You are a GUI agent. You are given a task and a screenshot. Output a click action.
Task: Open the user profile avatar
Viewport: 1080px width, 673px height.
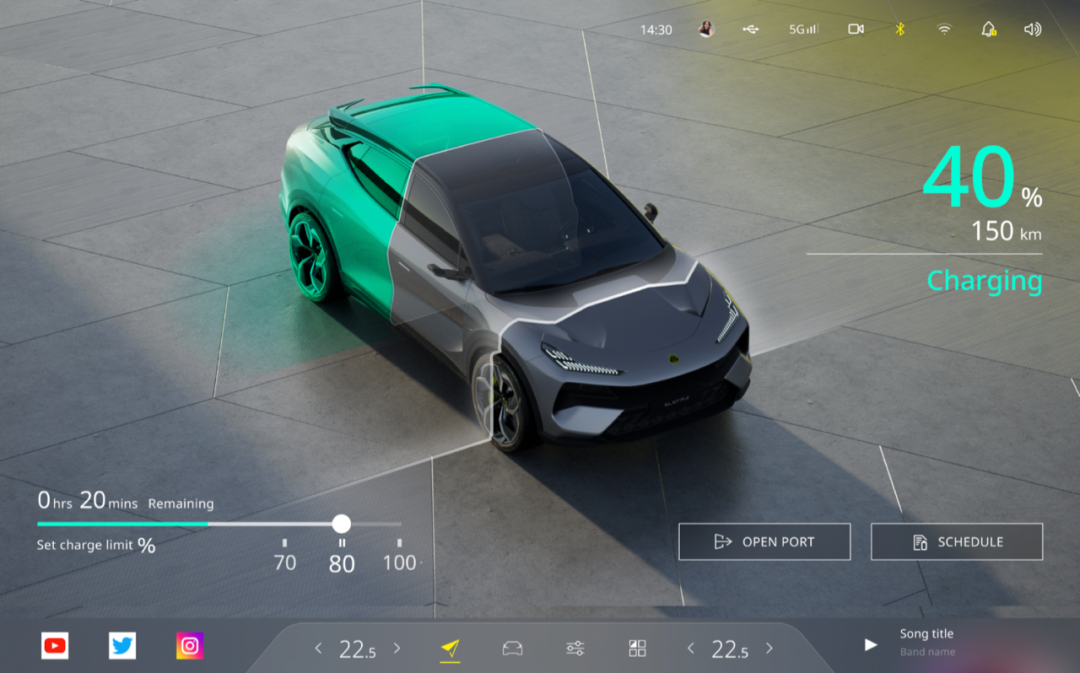706,29
